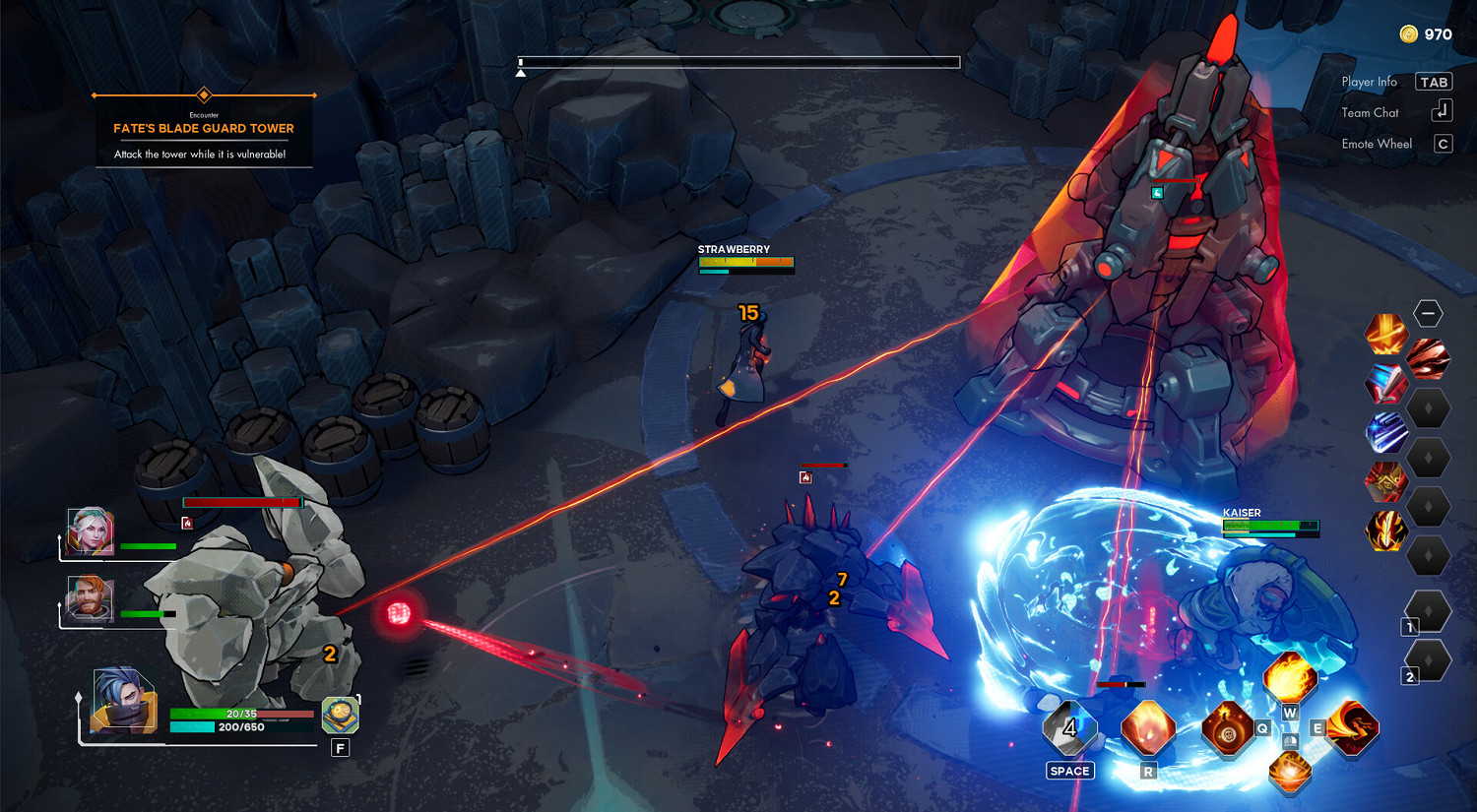Select the red-bearded teammate portrait
1477x812 pixels.
click(91, 599)
